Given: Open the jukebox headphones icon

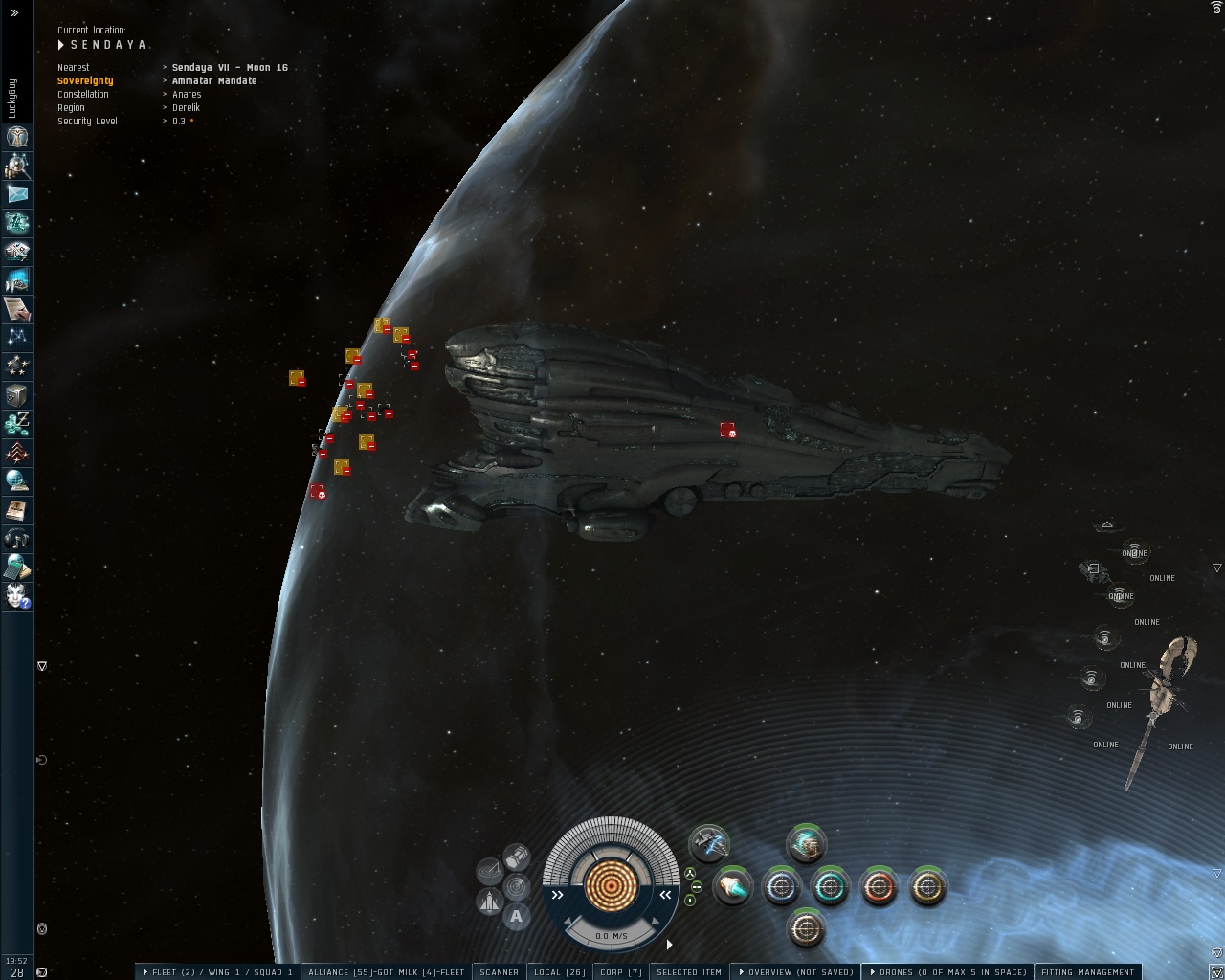Looking at the screenshot, I should point(17,538).
